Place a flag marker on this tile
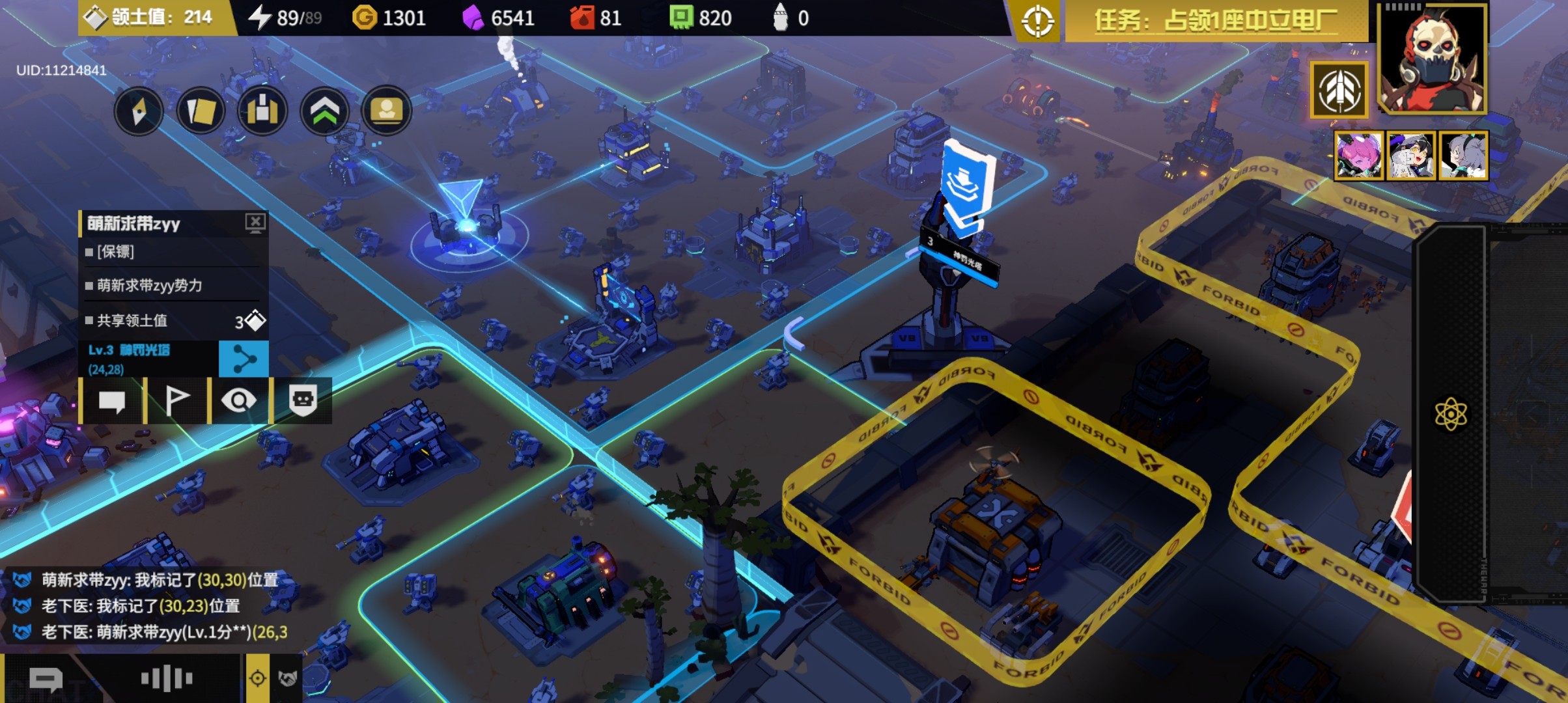The height and width of the screenshot is (703, 1568). click(x=176, y=401)
